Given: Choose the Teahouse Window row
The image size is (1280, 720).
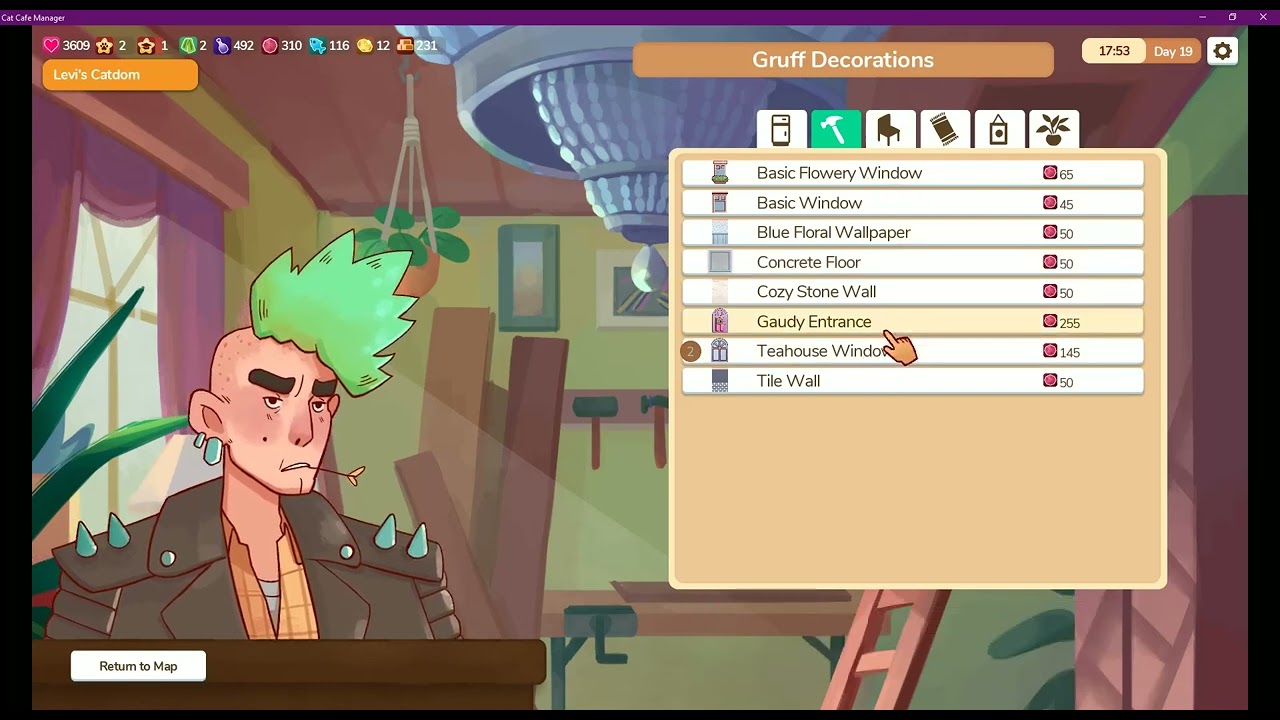Looking at the screenshot, I should coord(912,351).
